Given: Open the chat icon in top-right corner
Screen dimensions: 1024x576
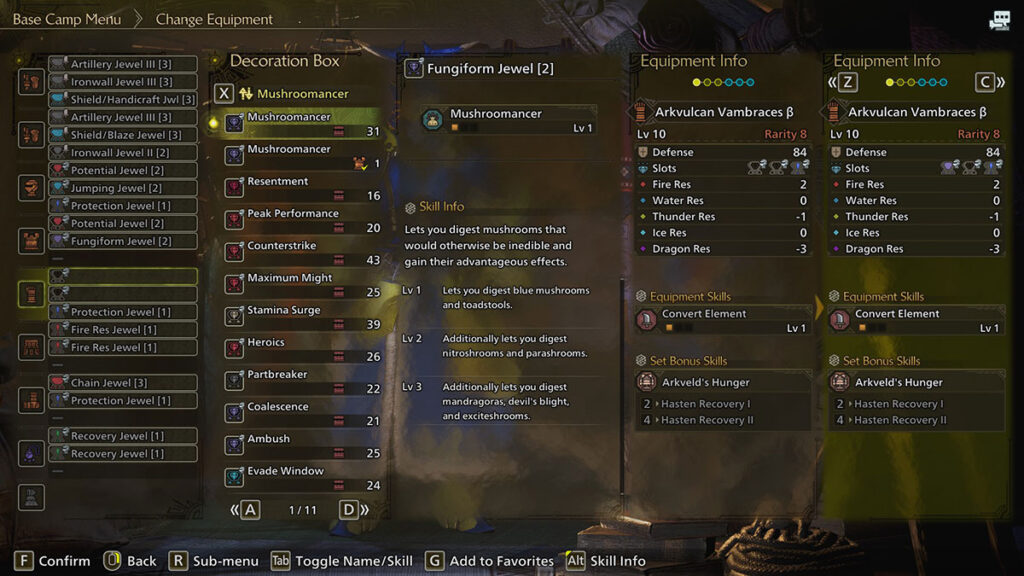Looking at the screenshot, I should click(999, 20).
